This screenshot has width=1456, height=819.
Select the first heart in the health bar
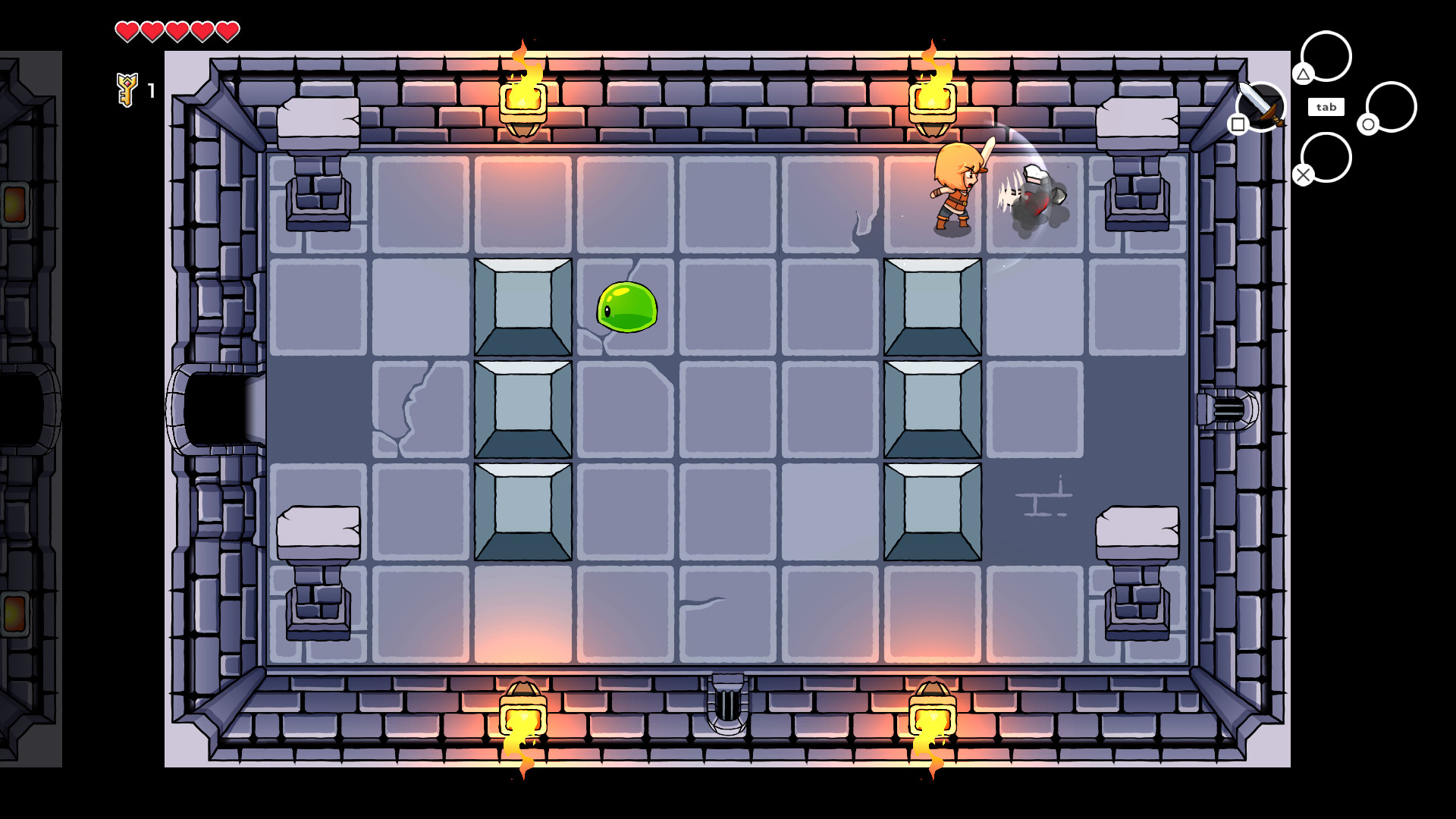pos(127,32)
